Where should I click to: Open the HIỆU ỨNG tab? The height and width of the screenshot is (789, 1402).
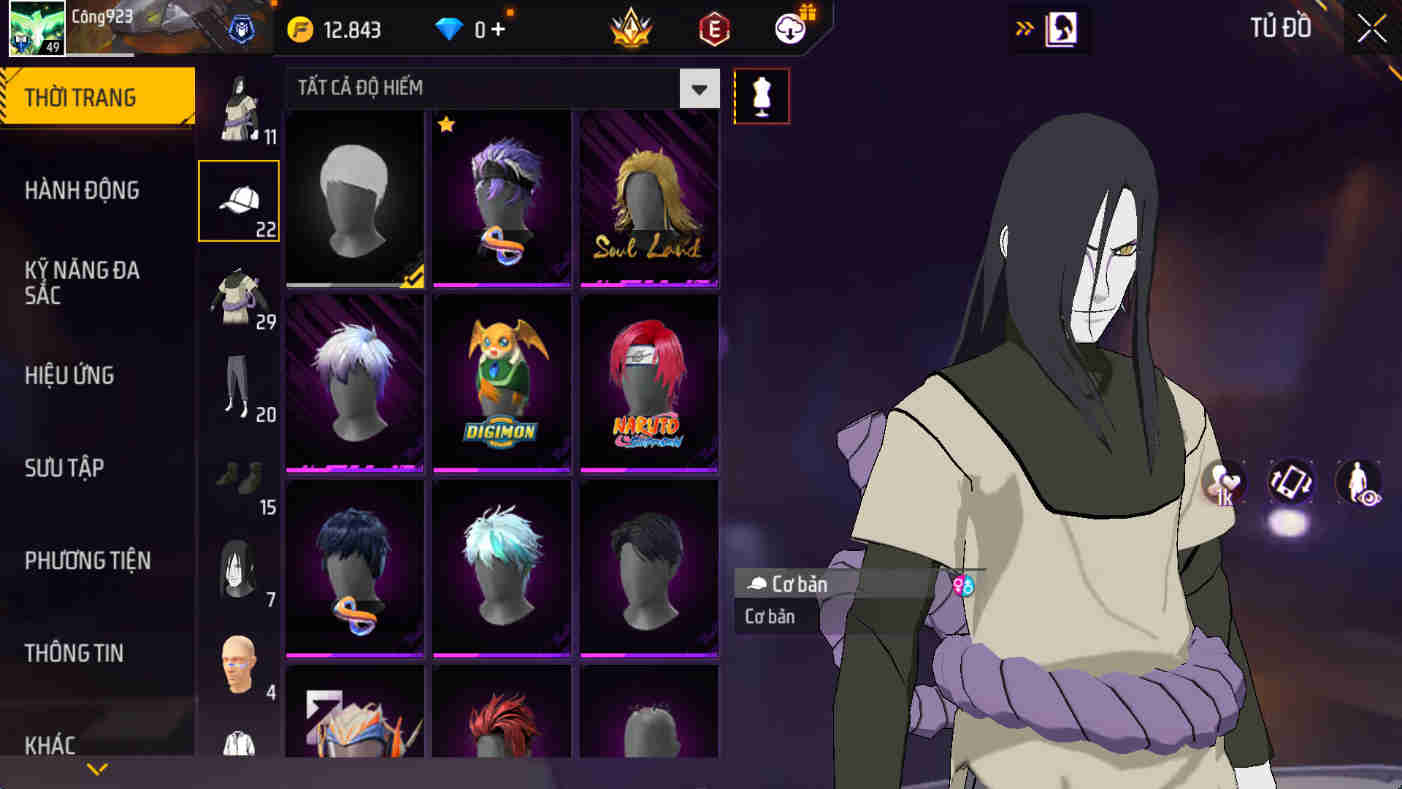[68, 375]
